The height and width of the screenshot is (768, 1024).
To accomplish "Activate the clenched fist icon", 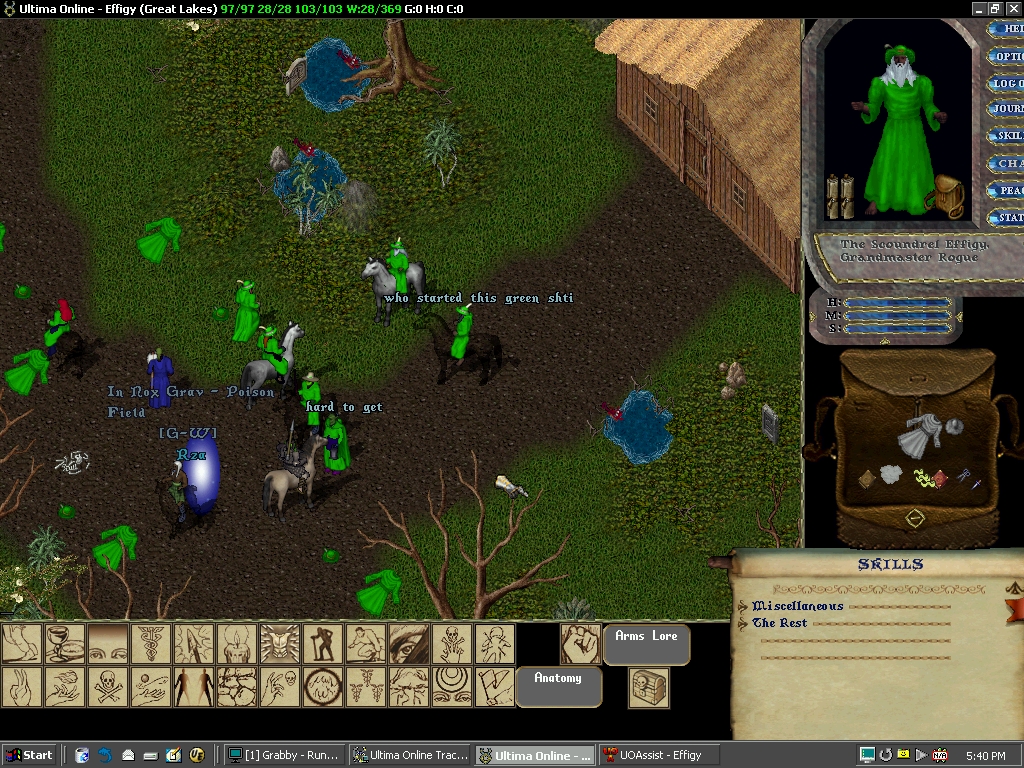I will (580, 644).
